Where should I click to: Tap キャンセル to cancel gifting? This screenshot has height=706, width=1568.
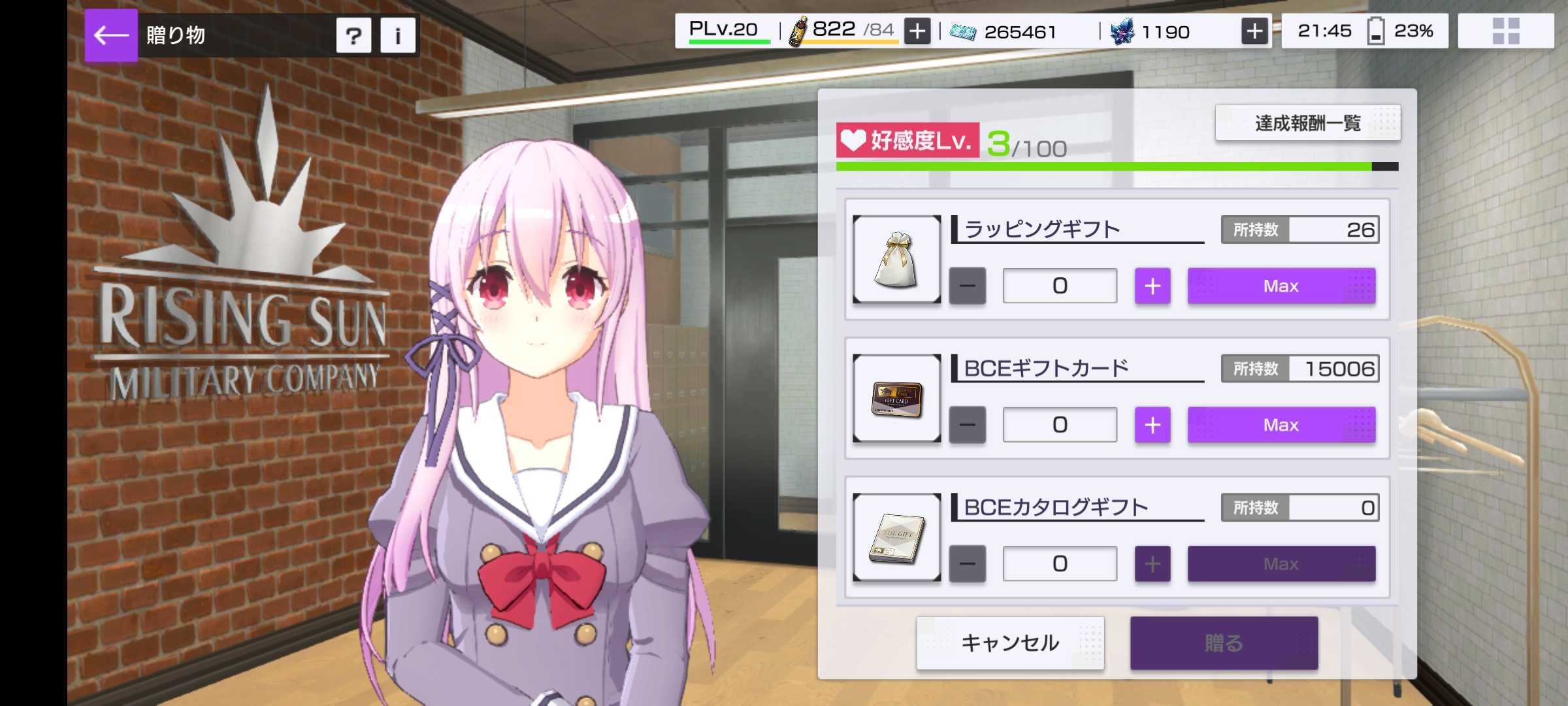click(x=1011, y=643)
